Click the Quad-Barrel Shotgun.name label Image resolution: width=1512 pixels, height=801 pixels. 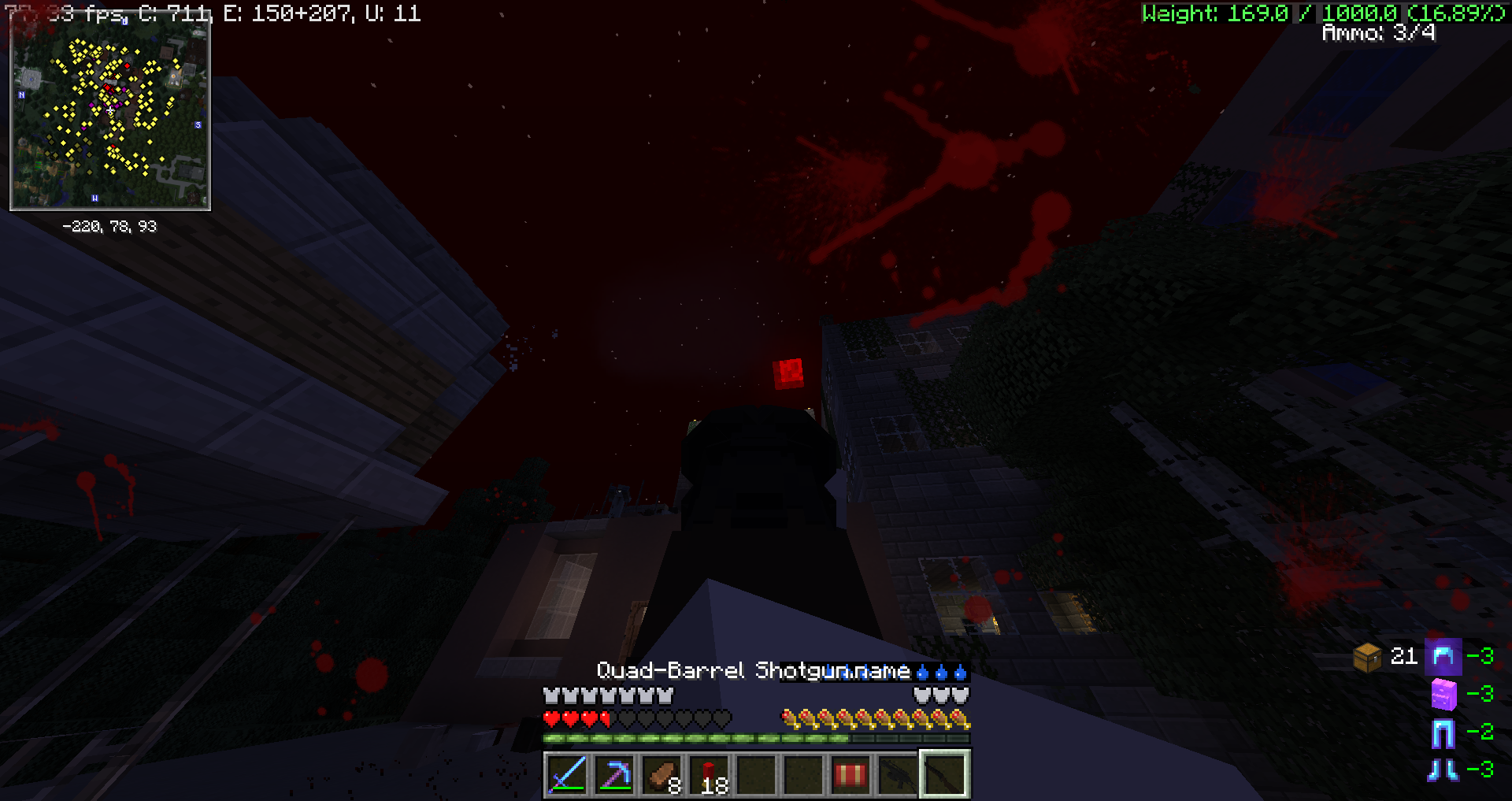(x=752, y=670)
